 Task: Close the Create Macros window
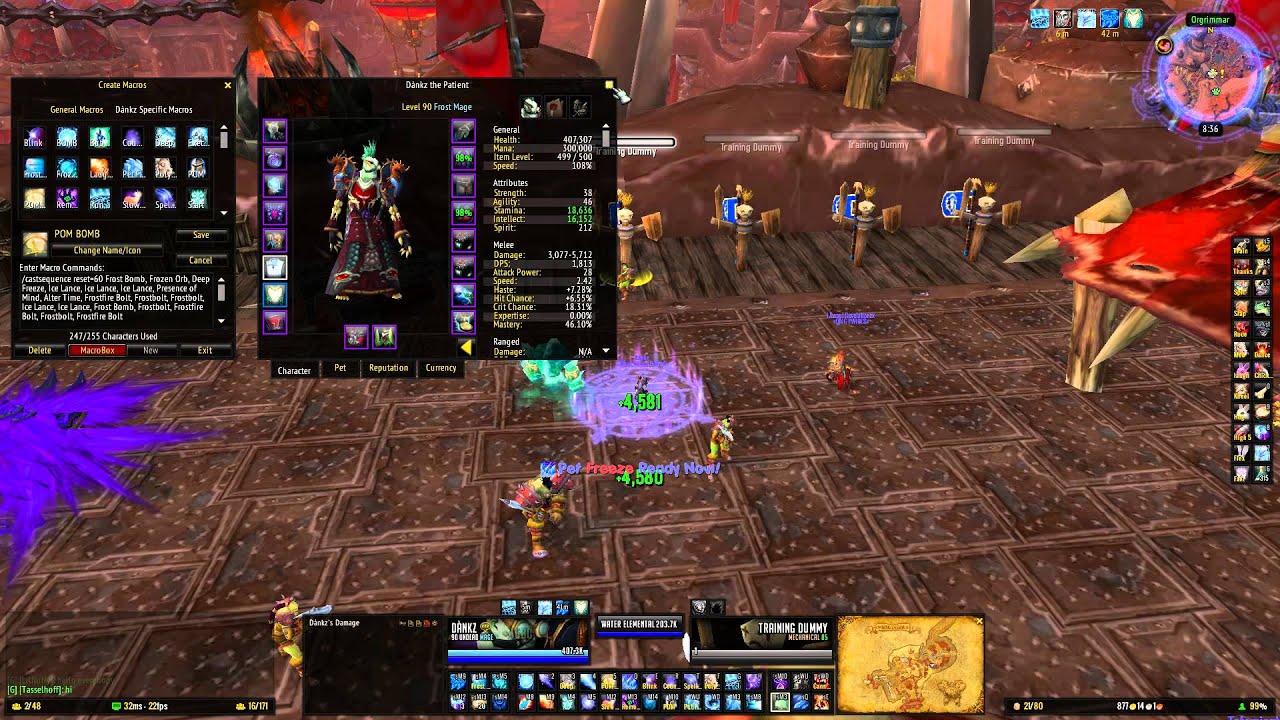tap(228, 86)
